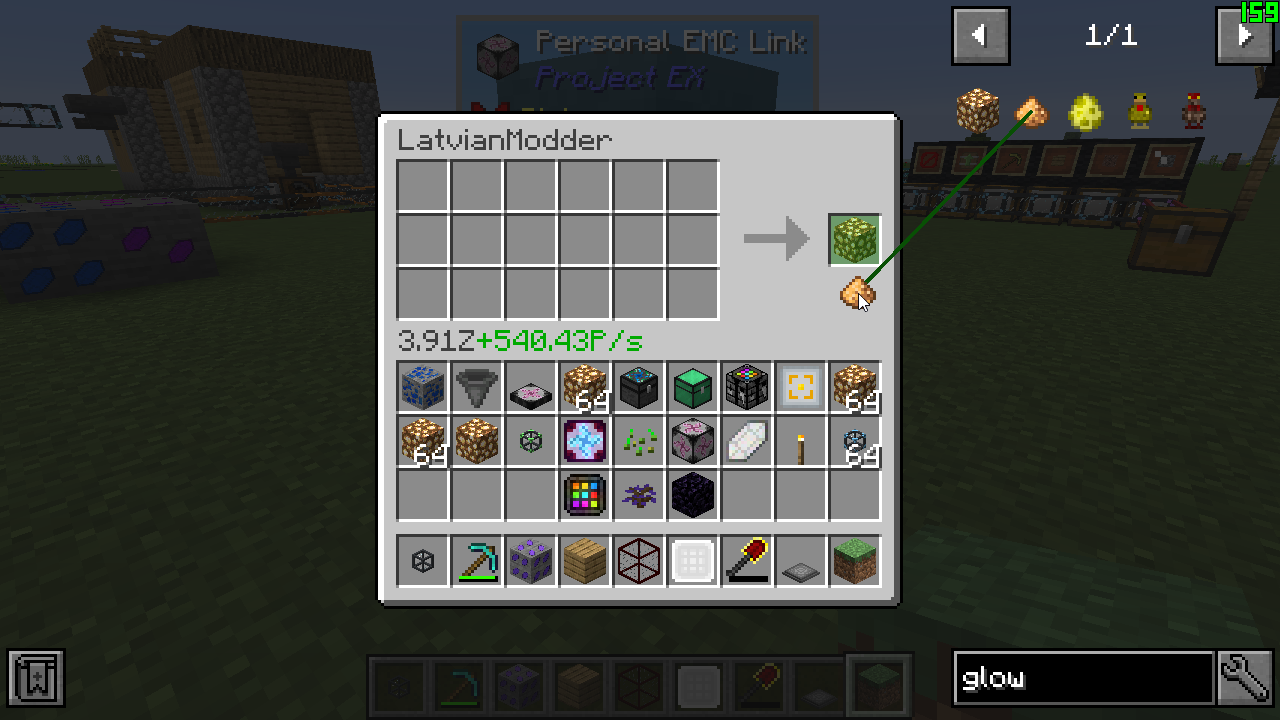The width and height of the screenshot is (1280, 720).
Task: Pick the yellow chicken in the JEI list
Action: click(x=1139, y=111)
